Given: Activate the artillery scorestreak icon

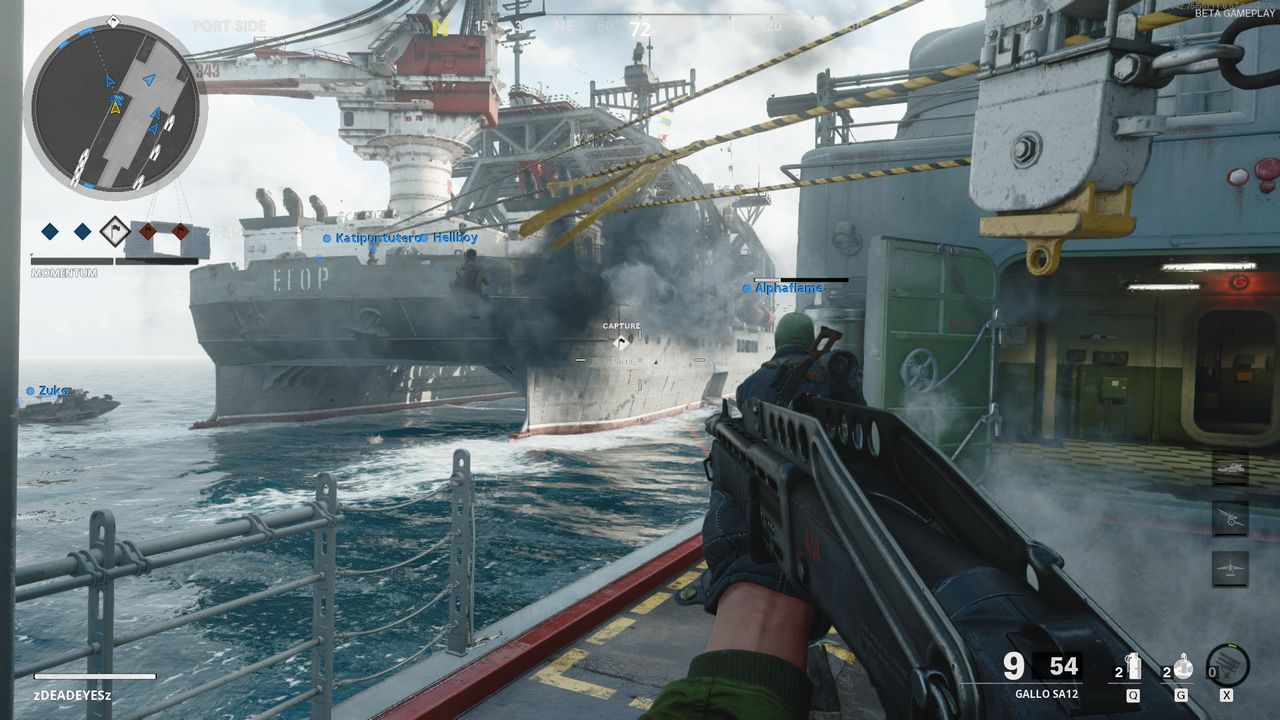Looking at the screenshot, I should click(1230, 518).
